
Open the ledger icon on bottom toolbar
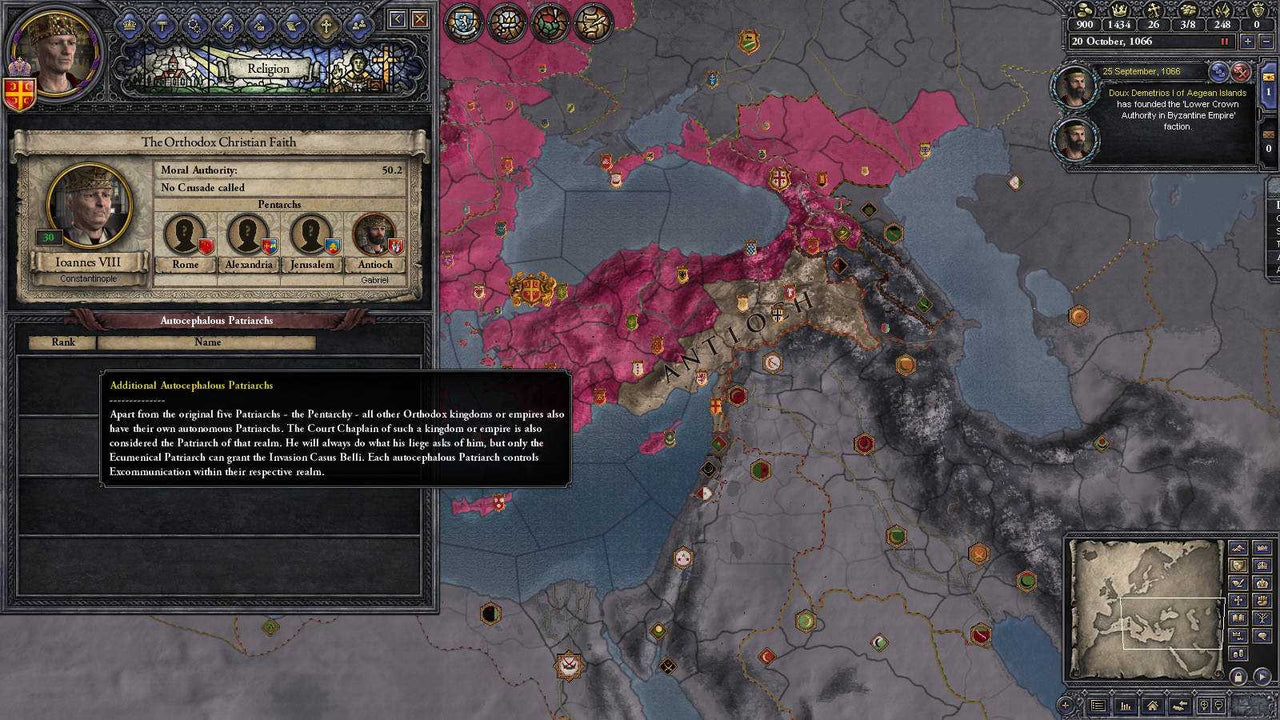(1098, 707)
